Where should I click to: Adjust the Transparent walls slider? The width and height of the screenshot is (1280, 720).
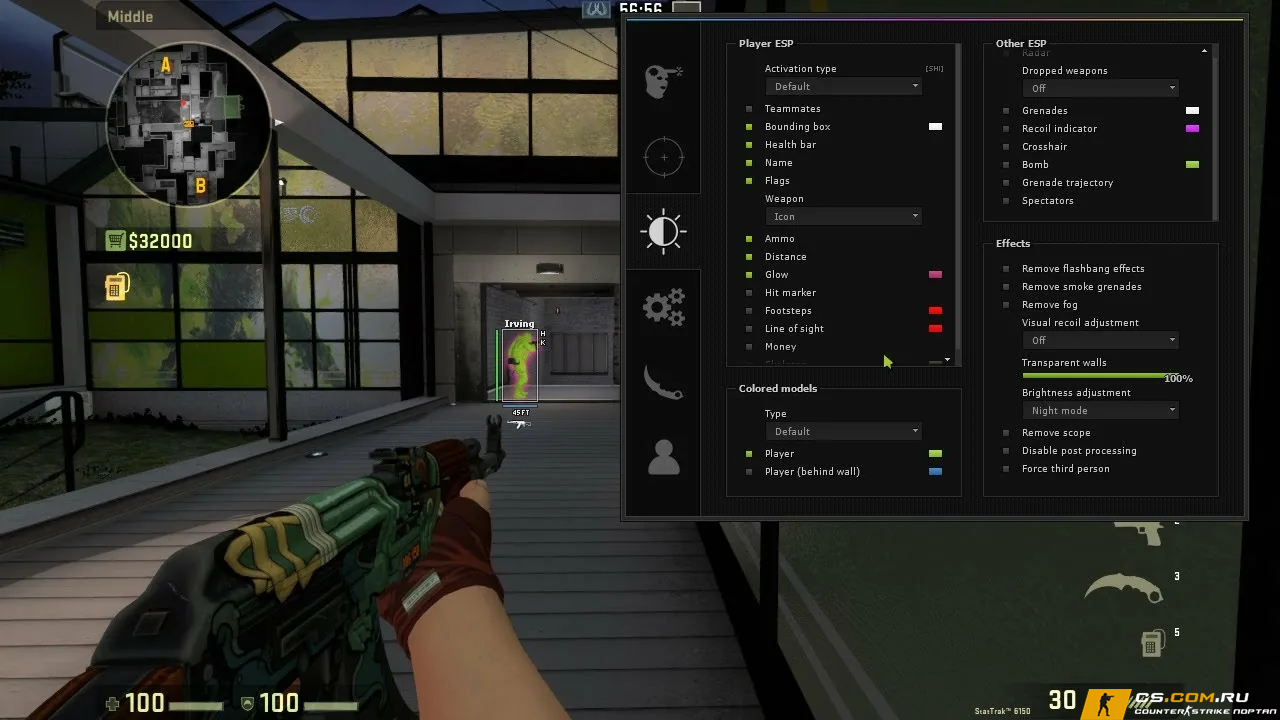click(1094, 375)
